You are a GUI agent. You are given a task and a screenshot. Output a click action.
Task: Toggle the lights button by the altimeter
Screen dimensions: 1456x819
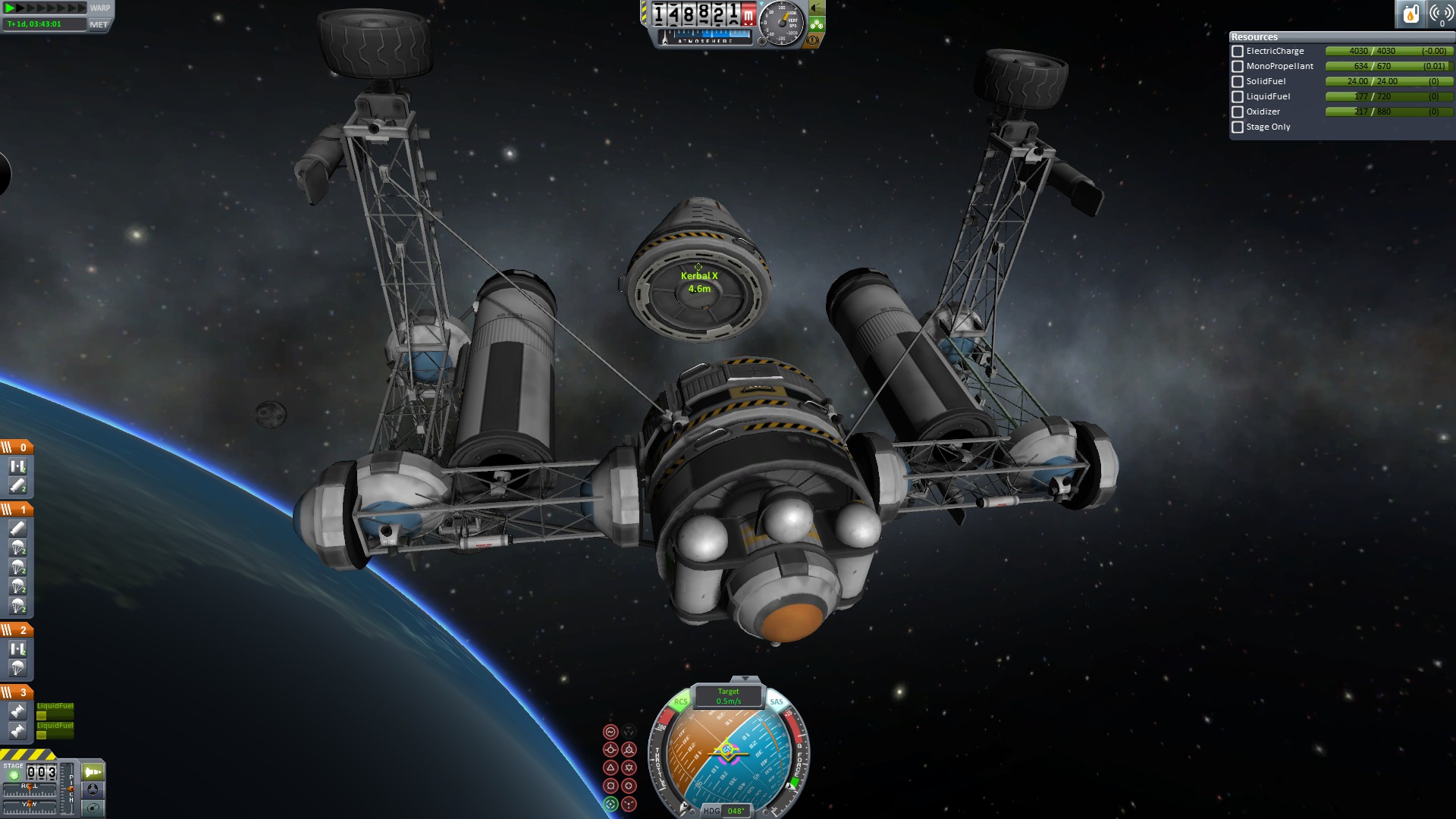click(x=817, y=8)
